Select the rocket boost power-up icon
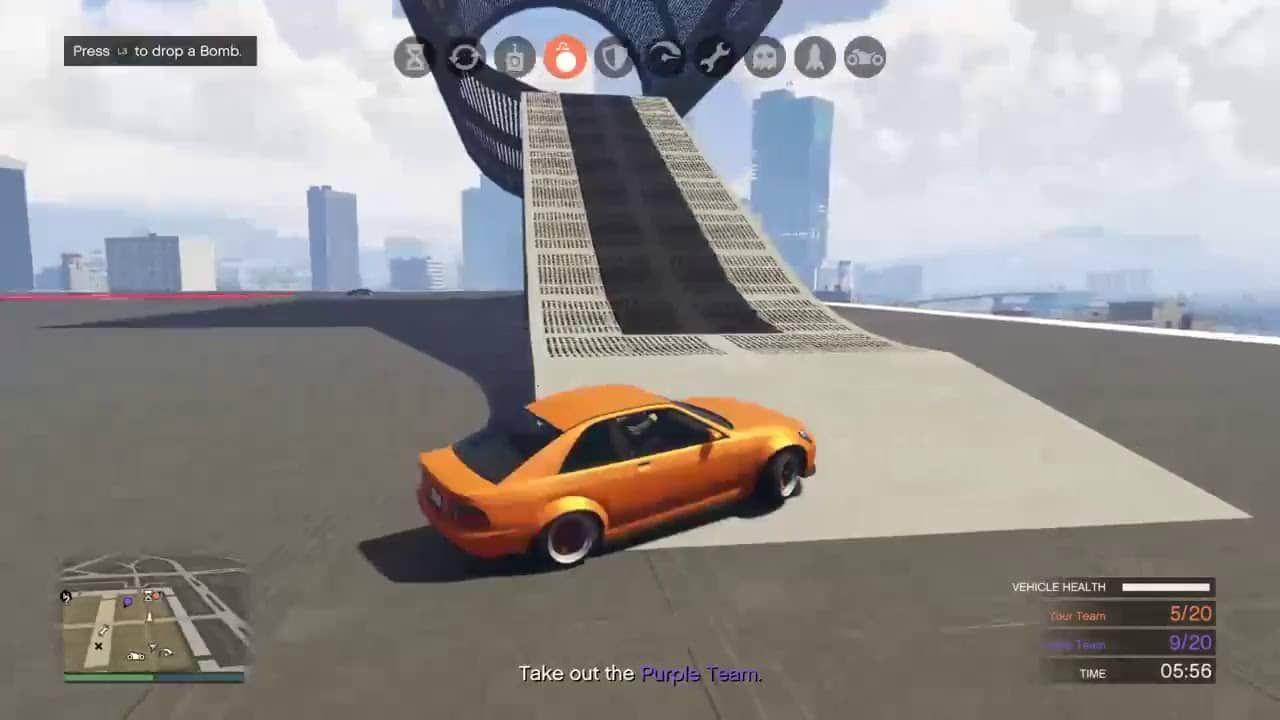 click(814, 57)
